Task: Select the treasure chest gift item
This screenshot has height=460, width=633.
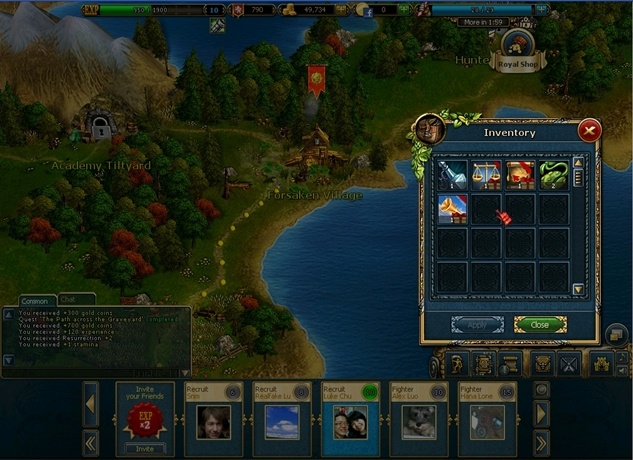Action: [519, 174]
